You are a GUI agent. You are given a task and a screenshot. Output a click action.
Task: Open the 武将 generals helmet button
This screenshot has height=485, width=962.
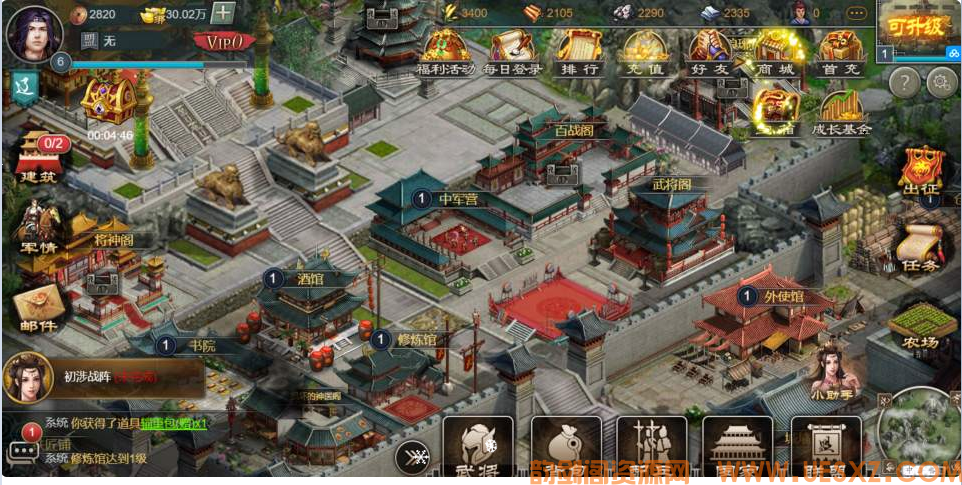(477, 447)
